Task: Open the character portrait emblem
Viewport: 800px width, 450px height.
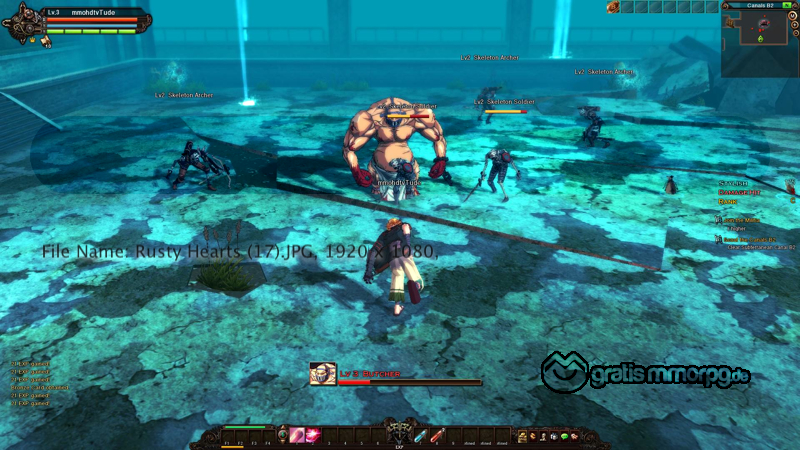Action: click(24, 24)
